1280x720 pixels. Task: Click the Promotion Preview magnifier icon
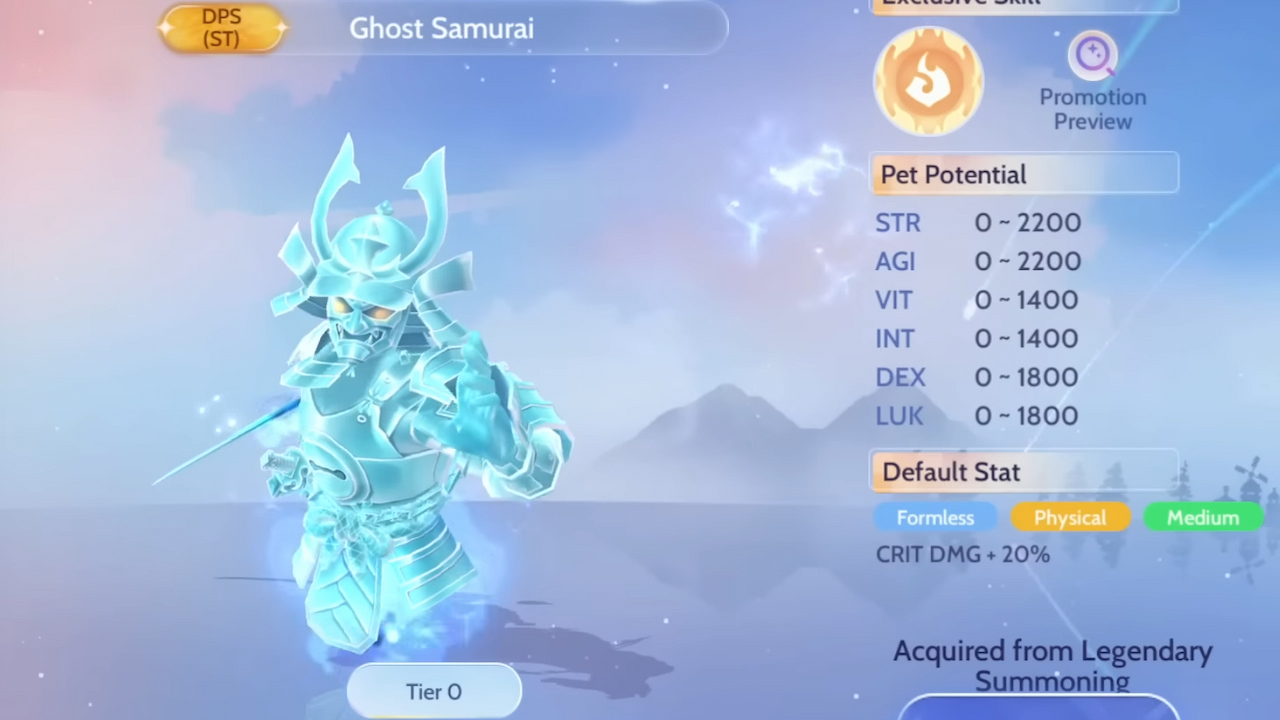1092,55
